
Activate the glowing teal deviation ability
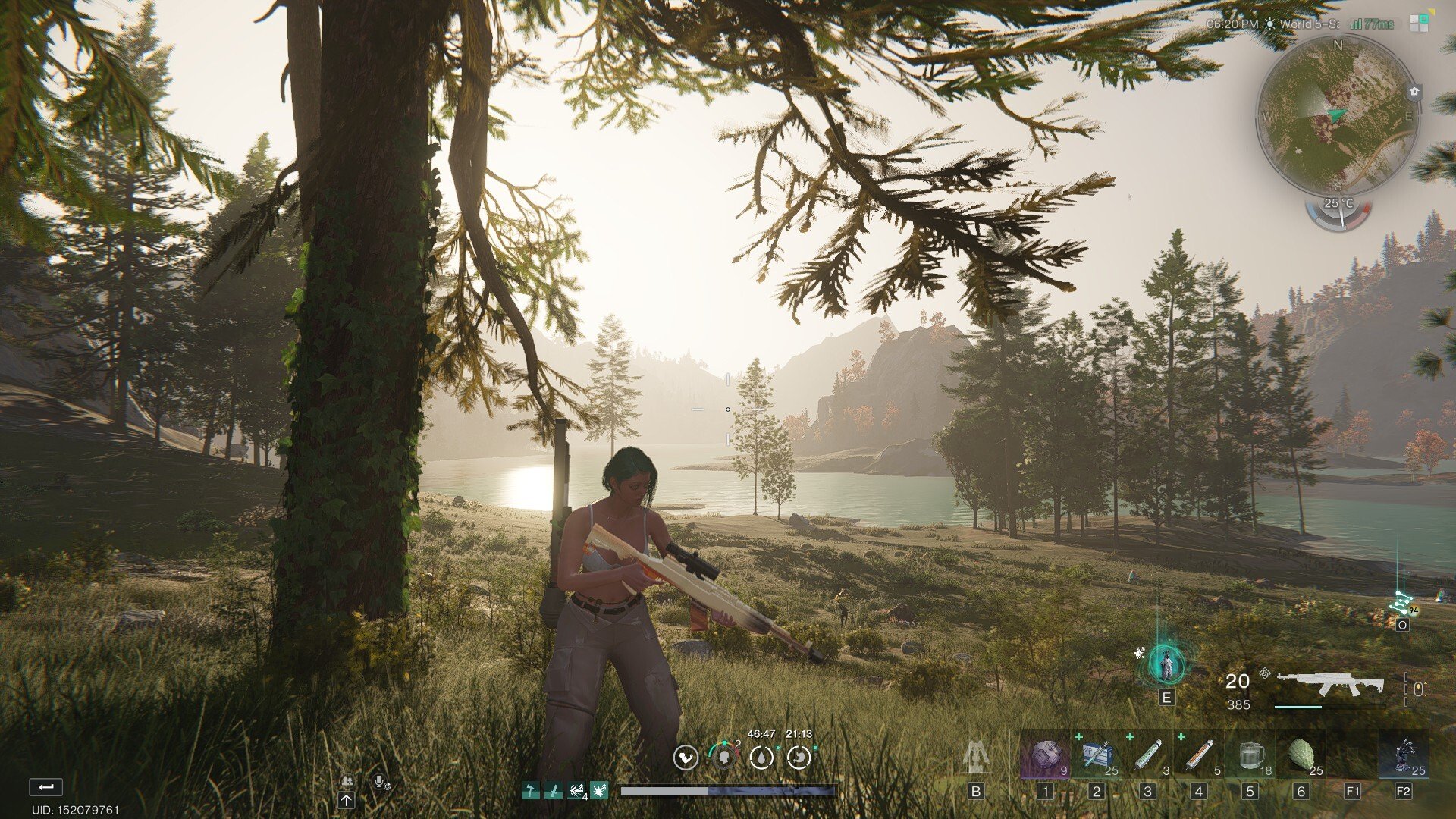[x=1166, y=665]
